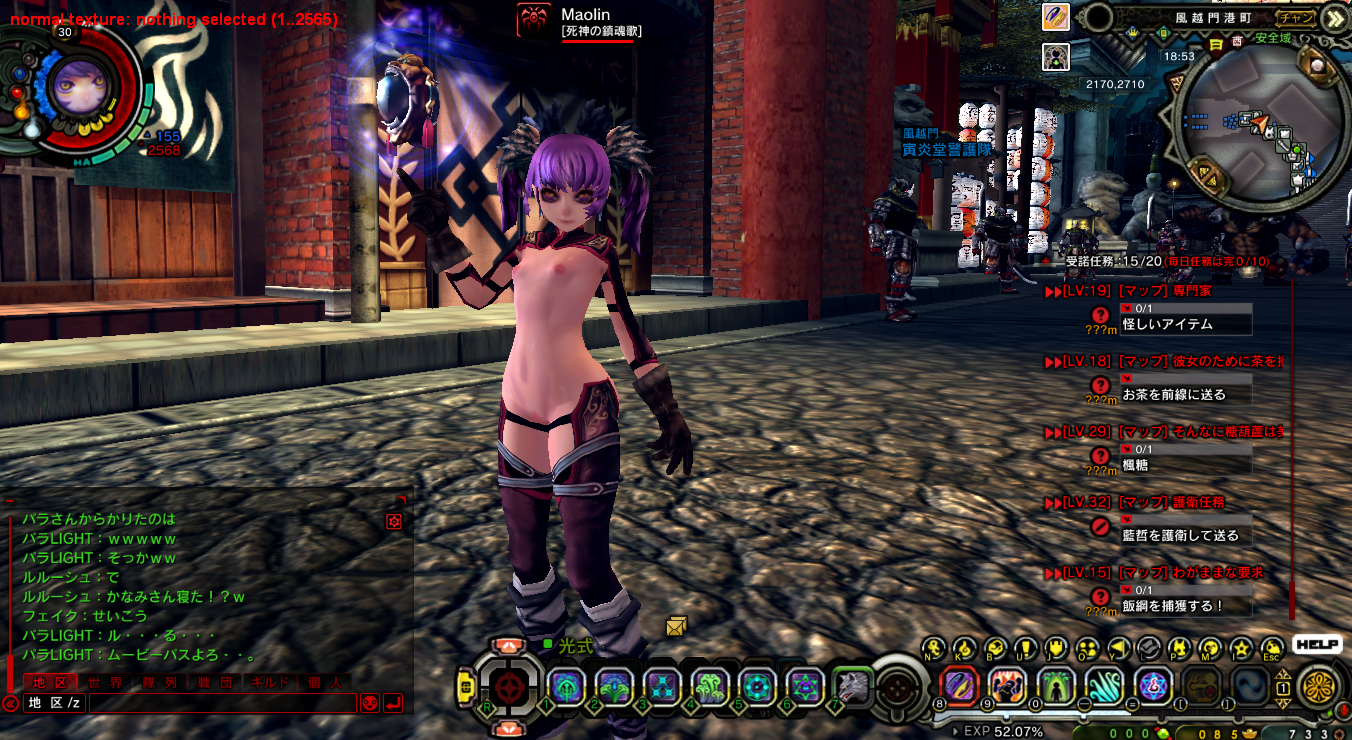Switch chat to the 世界 tab
Image resolution: width=1352 pixels, height=740 pixels.
[105, 683]
